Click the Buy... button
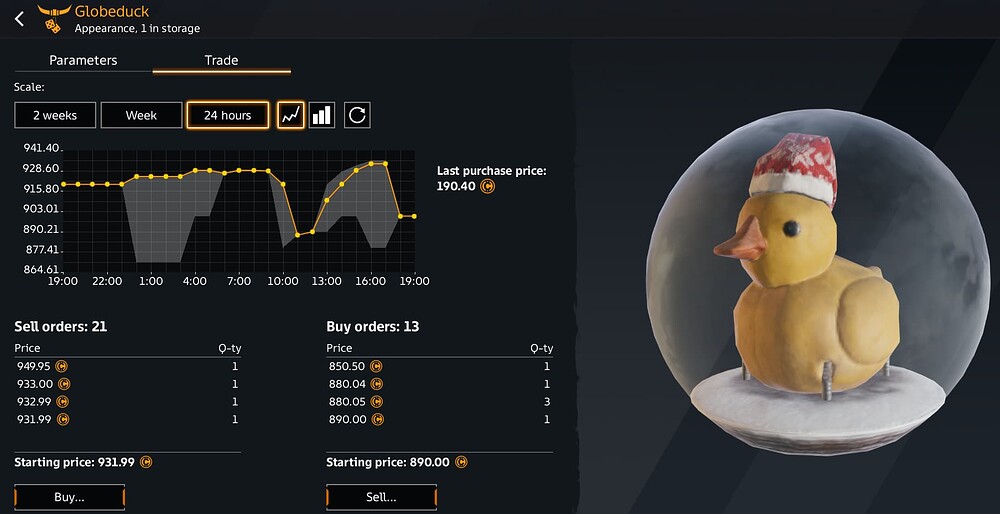 tap(69, 497)
